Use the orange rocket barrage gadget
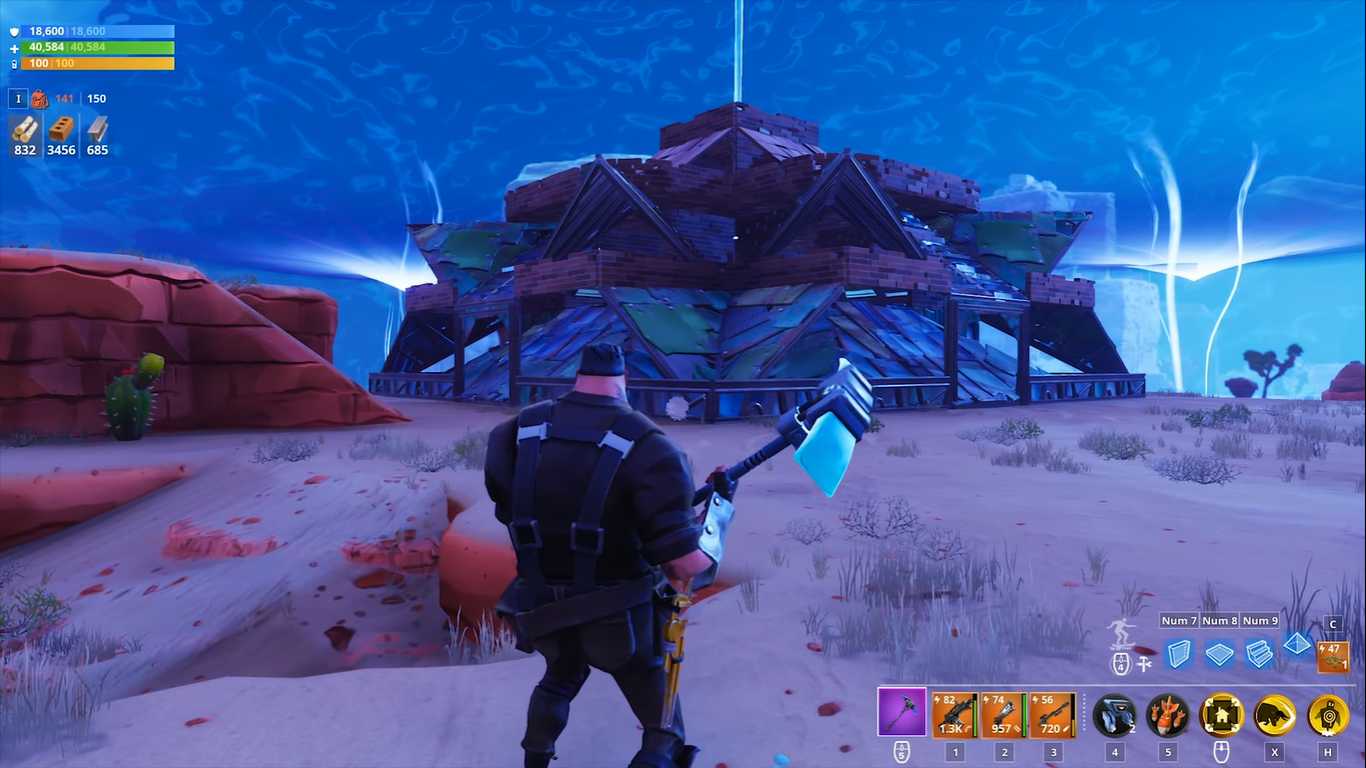The image size is (1366, 768). click(1167, 715)
